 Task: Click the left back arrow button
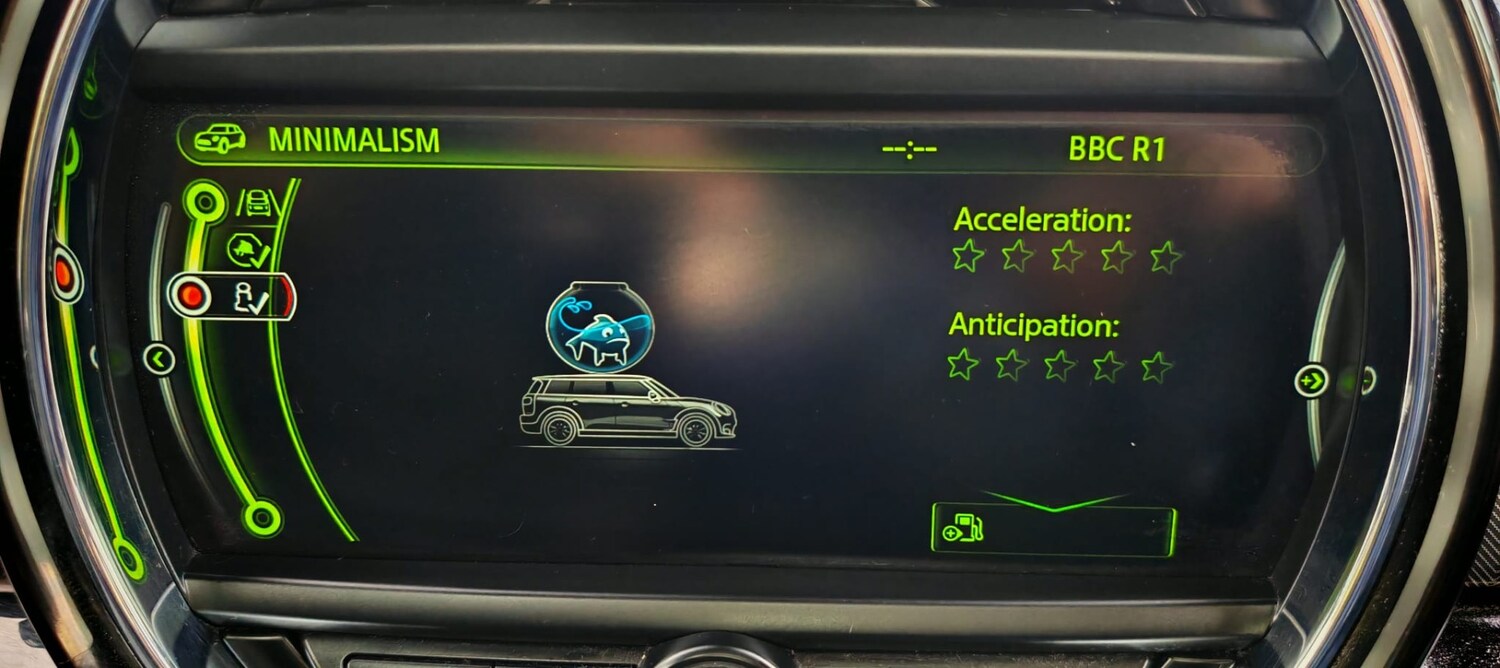click(x=159, y=358)
